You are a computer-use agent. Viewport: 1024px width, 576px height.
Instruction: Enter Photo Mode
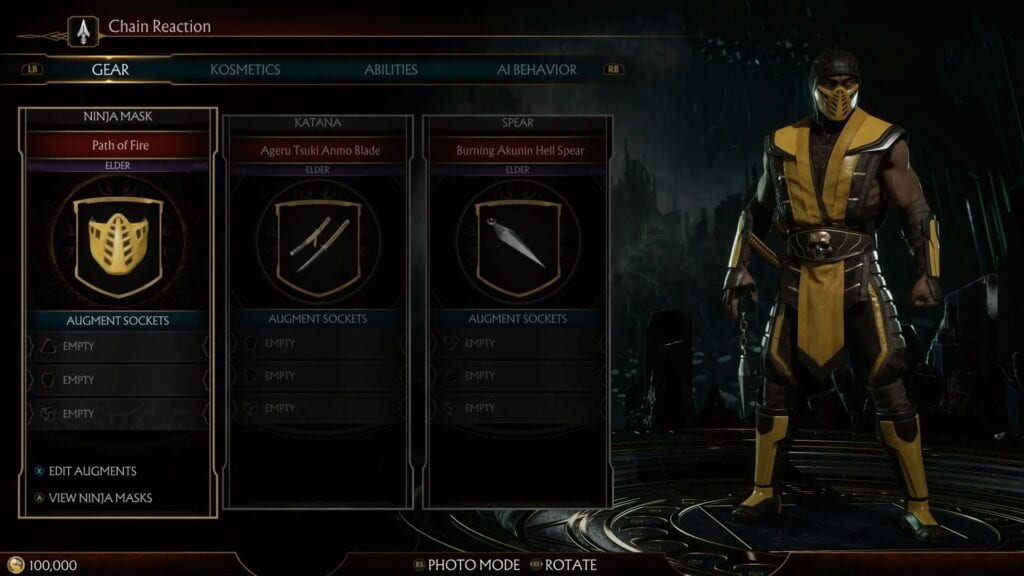coord(473,565)
